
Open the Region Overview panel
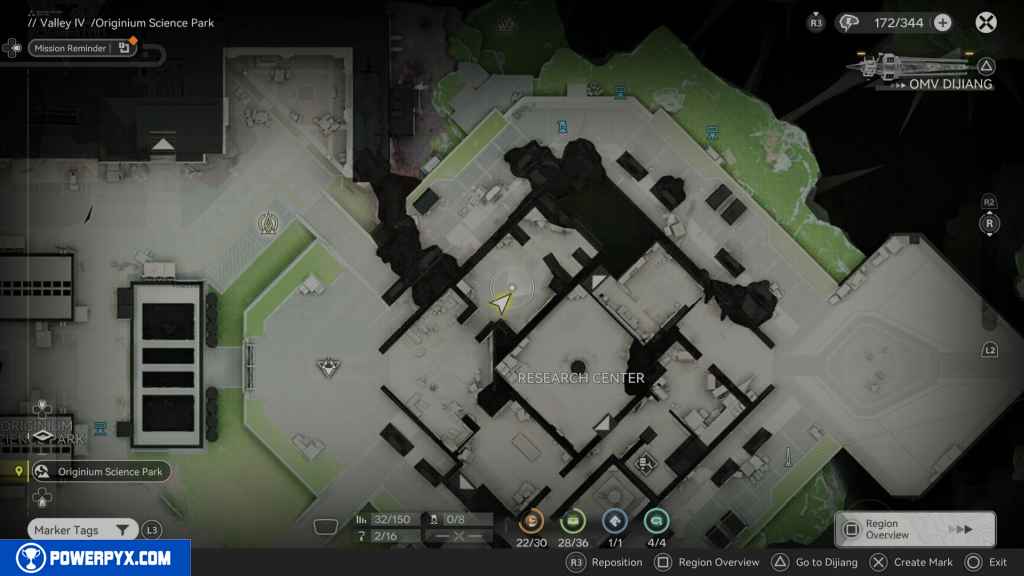coord(914,529)
